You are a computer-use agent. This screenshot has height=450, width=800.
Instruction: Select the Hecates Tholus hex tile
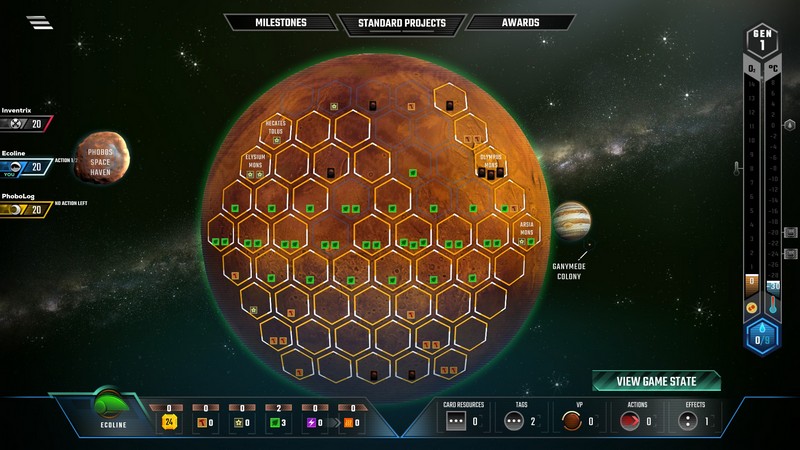pyautogui.click(x=276, y=130)
